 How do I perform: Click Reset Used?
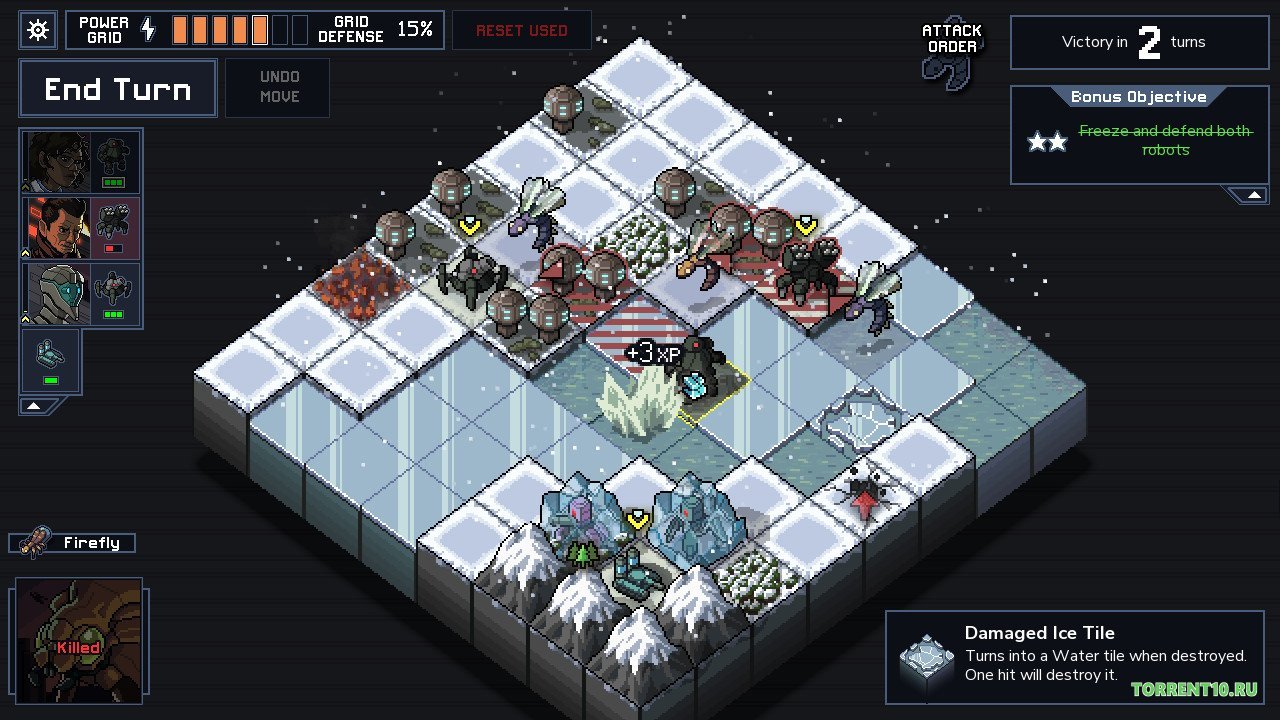[x=521, y=30]
